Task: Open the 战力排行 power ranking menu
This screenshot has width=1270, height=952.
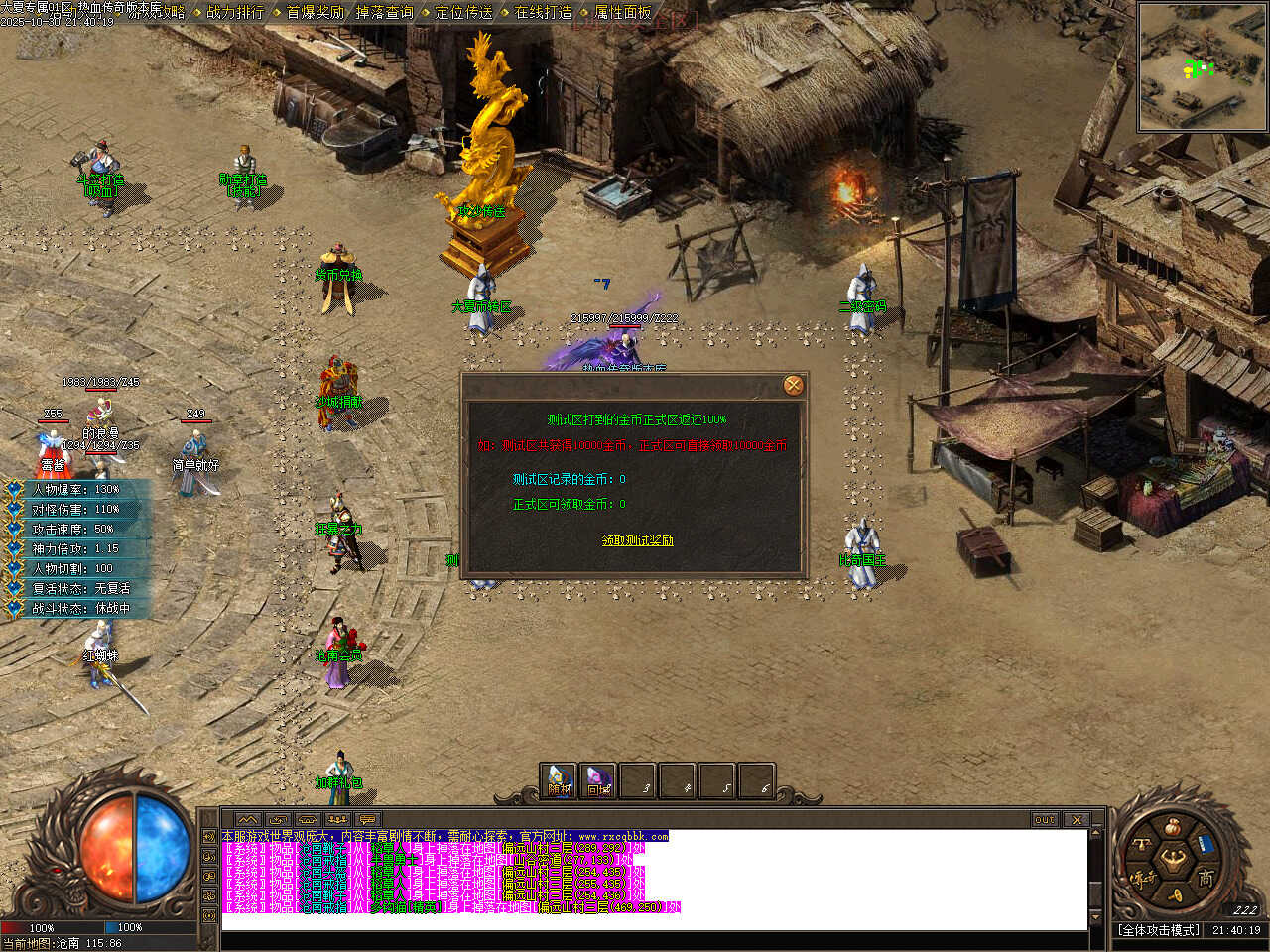Action: (235, 13)
